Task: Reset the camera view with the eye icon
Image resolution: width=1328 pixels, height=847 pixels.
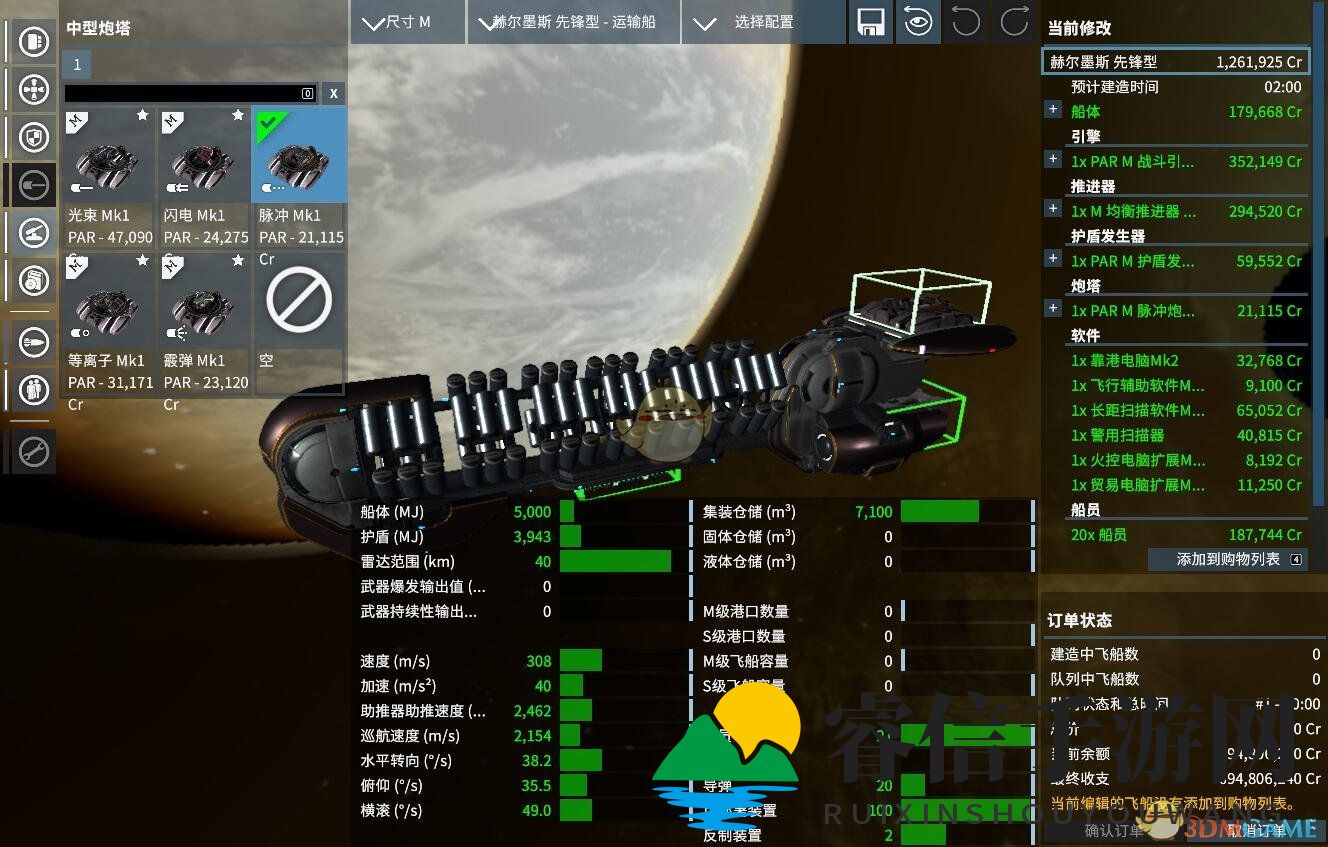Action: coord(917,22)
